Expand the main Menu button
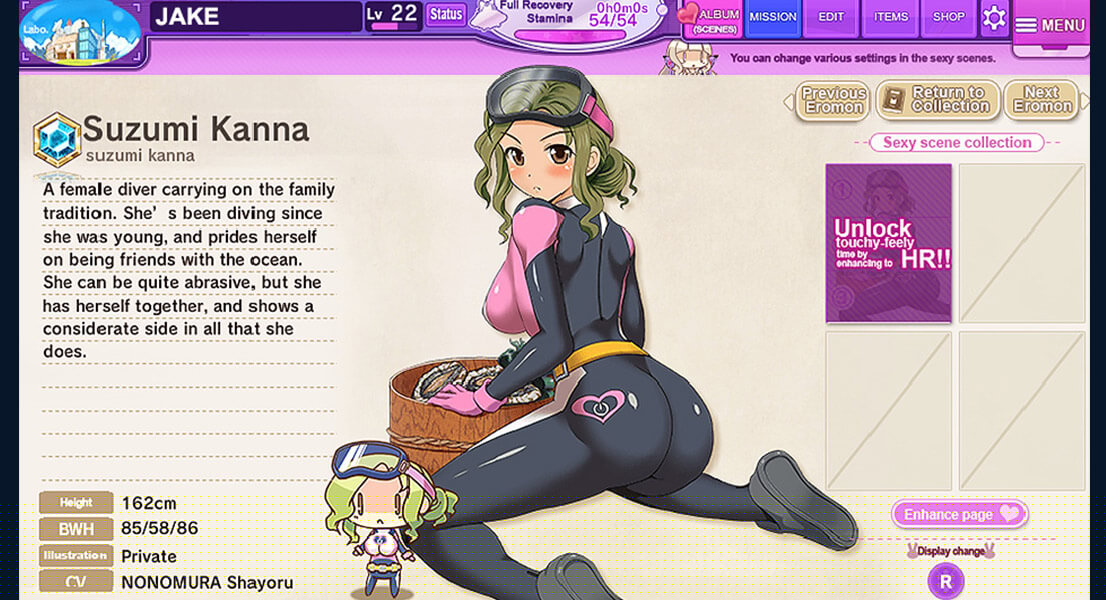The width and height of the screenshot is (1106, 600). 1050,25
